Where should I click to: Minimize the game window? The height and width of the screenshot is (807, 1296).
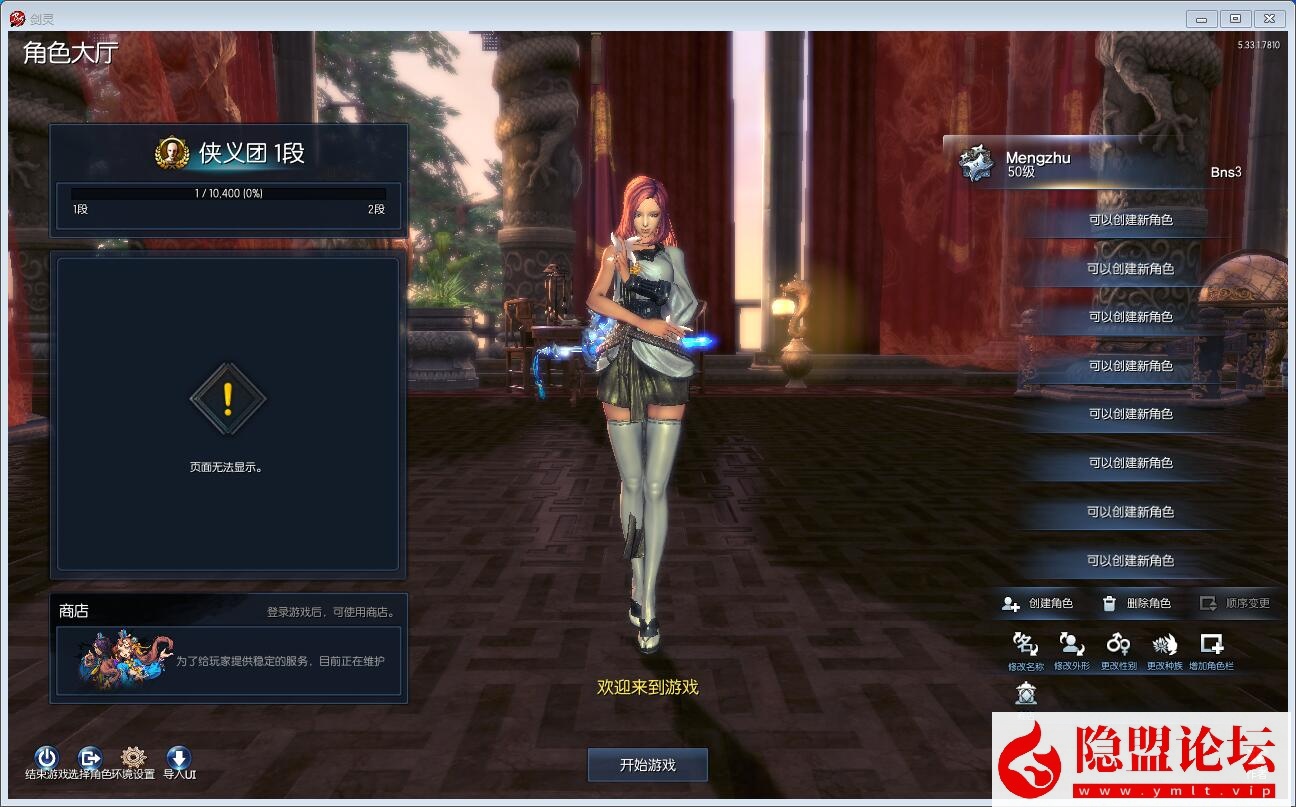coord(1201,19)
